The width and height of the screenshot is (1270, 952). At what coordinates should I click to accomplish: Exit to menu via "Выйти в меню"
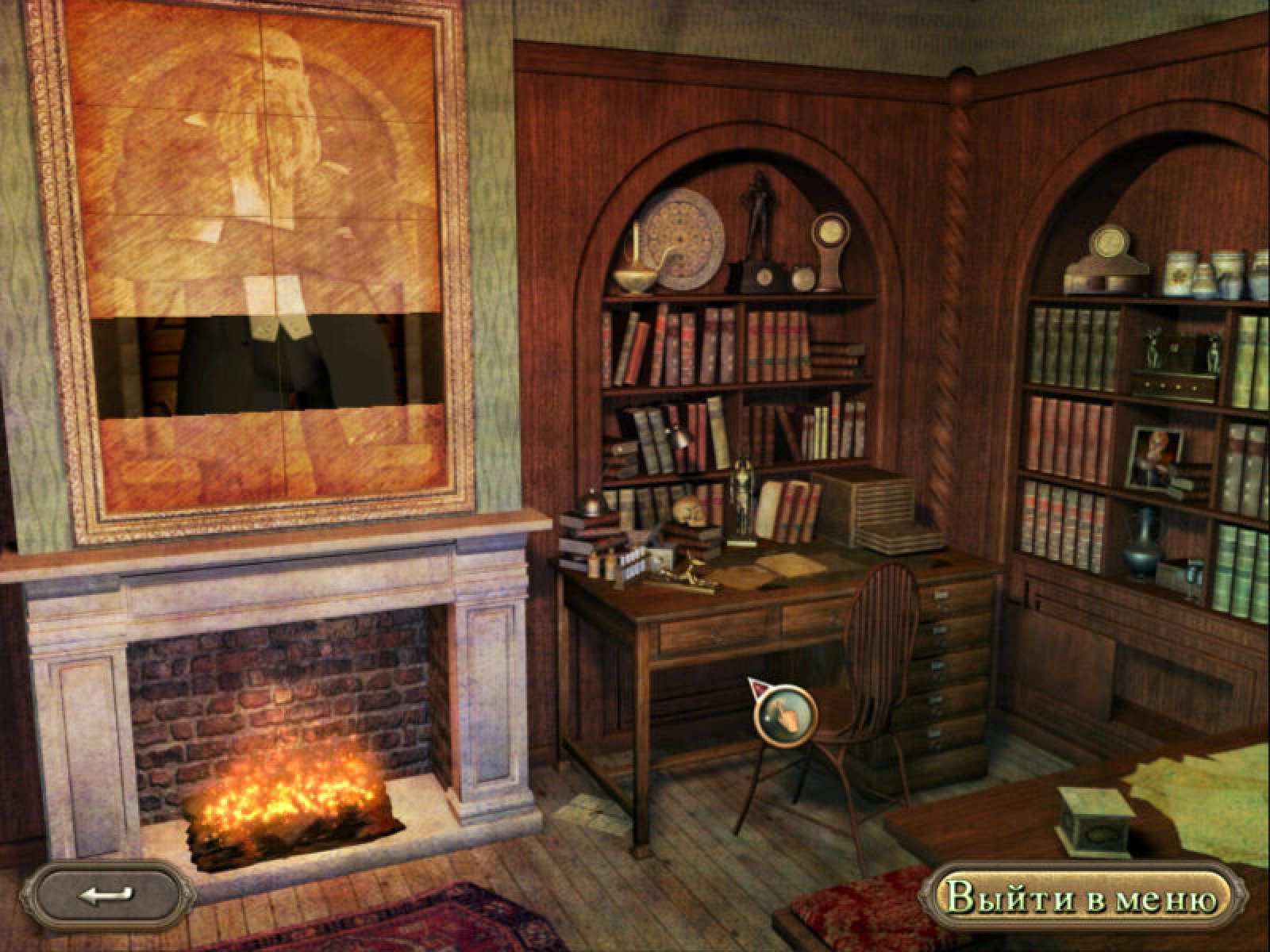pyautogui.click(x=1082, y=900)
